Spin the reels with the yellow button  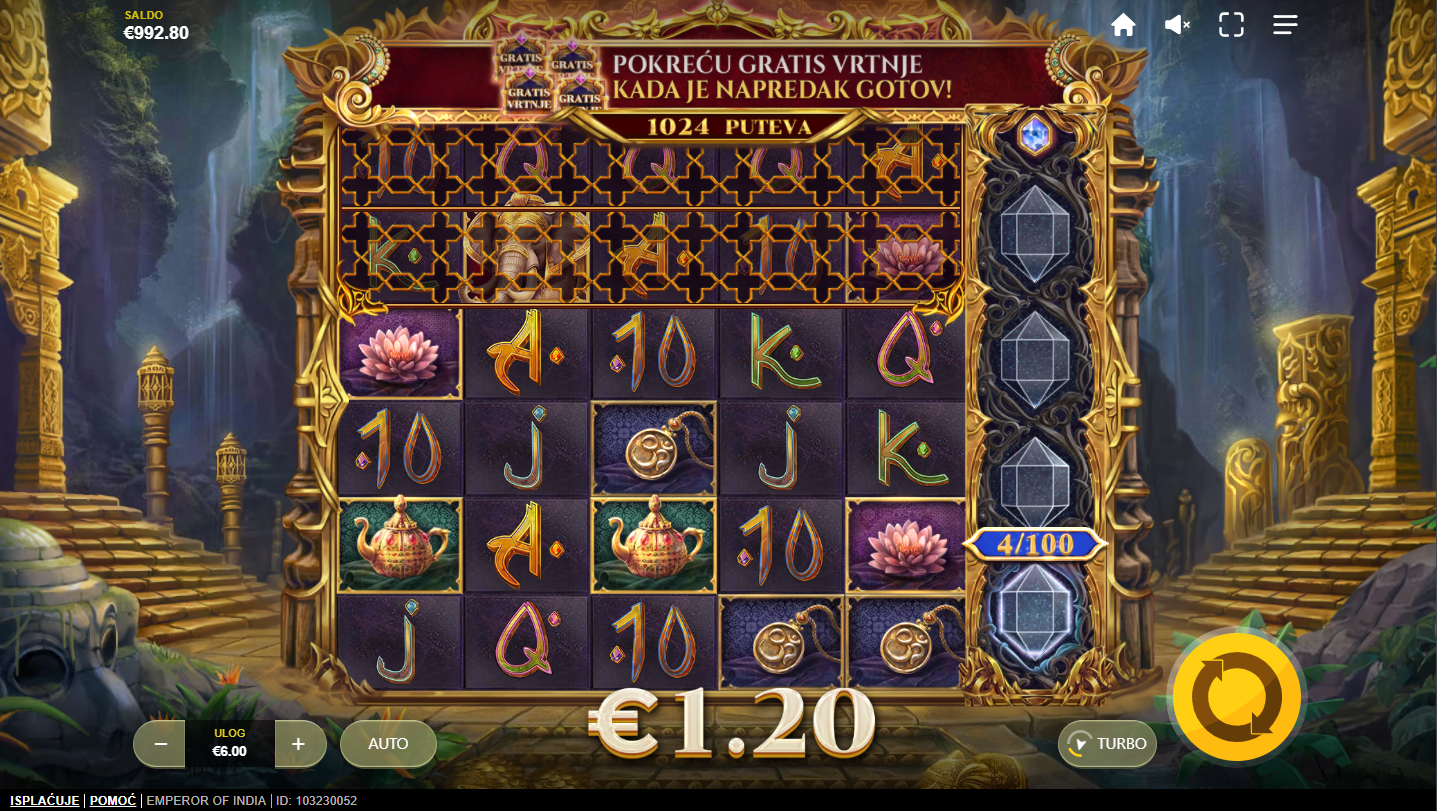pyautogui.click(x=1237, y=696)
